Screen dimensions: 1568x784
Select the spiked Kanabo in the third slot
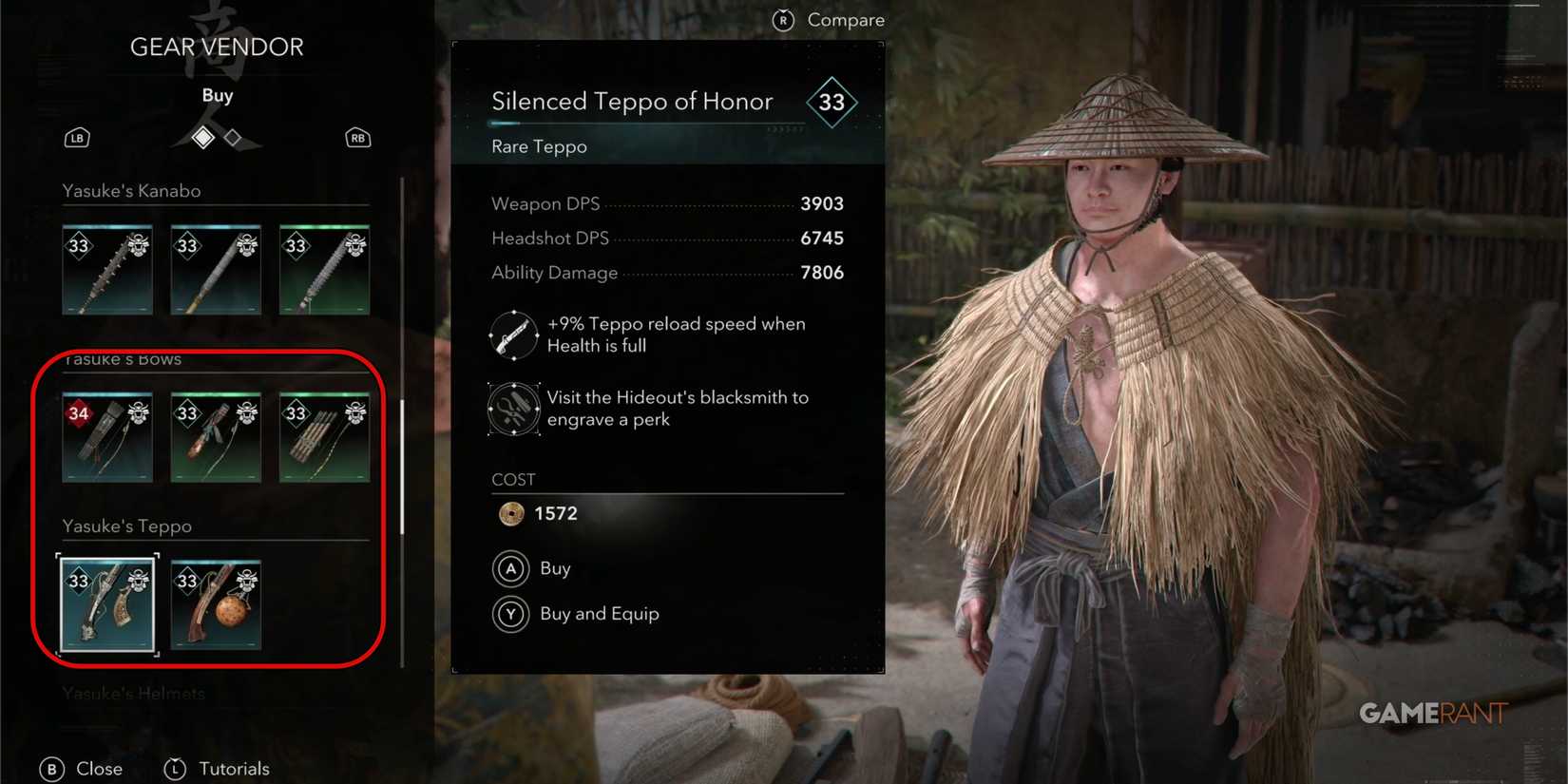(323, 269)
